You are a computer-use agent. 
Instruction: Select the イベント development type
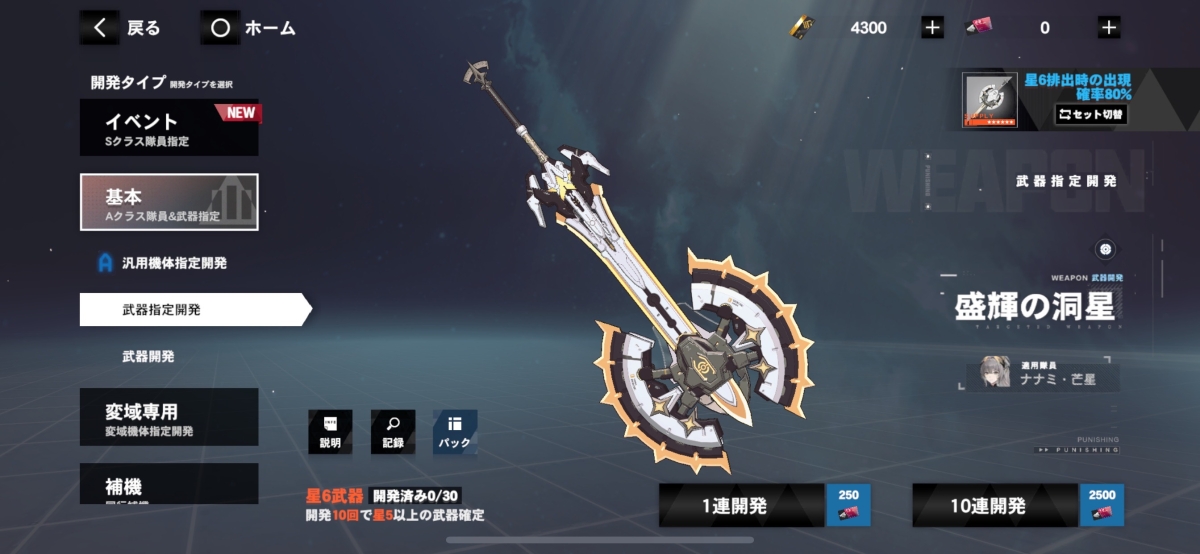169,128
